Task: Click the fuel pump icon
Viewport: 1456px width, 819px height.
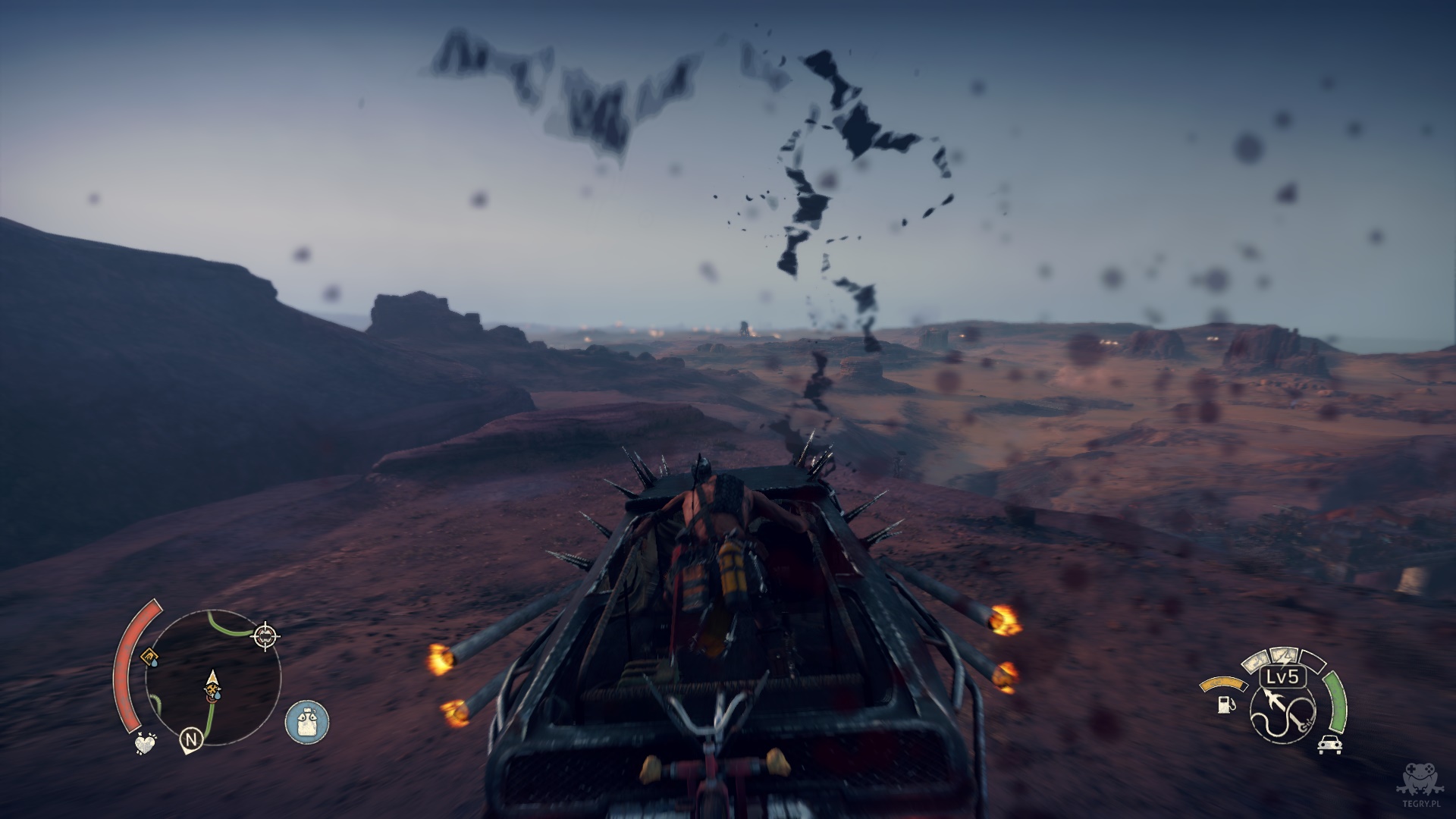Action: click(1224, 704)
